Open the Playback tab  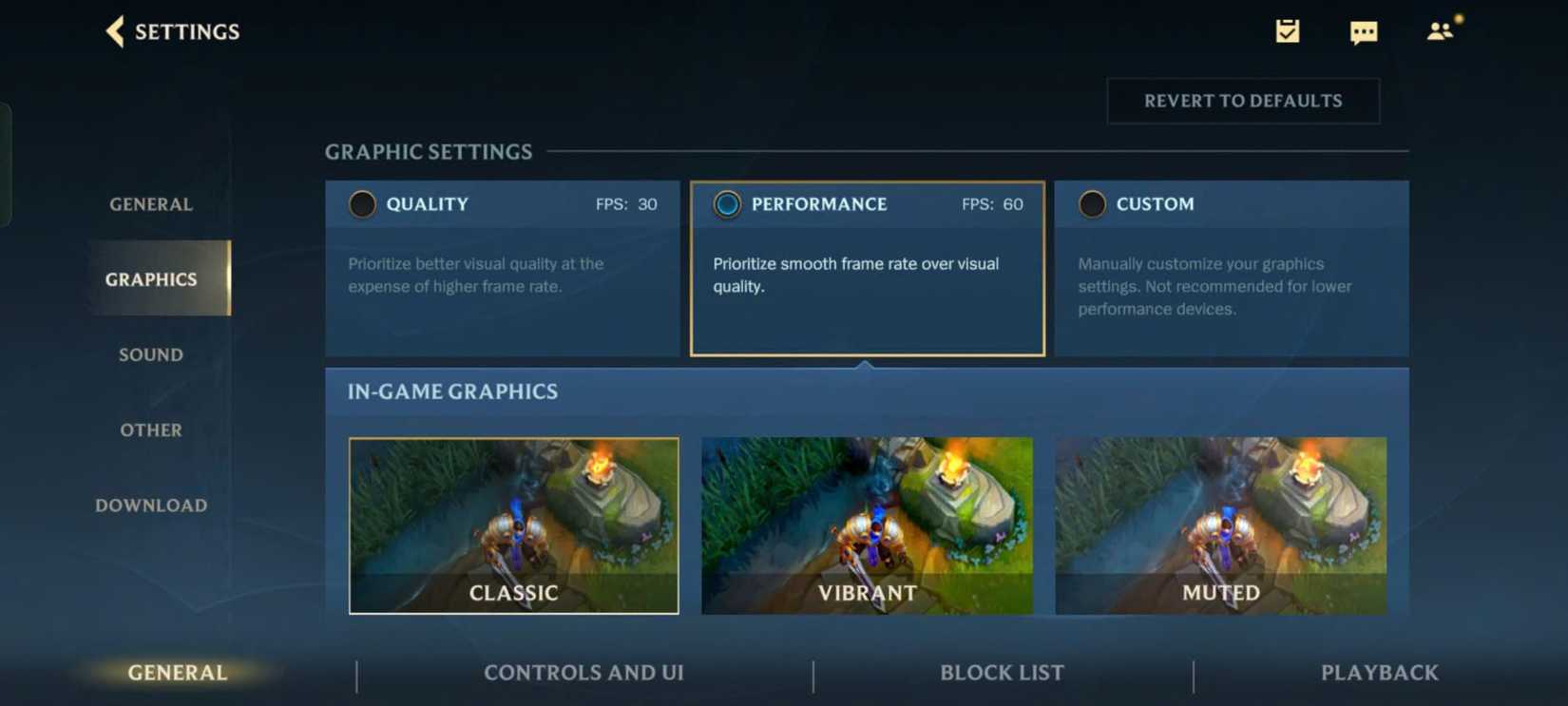(x=1379, y=673)
